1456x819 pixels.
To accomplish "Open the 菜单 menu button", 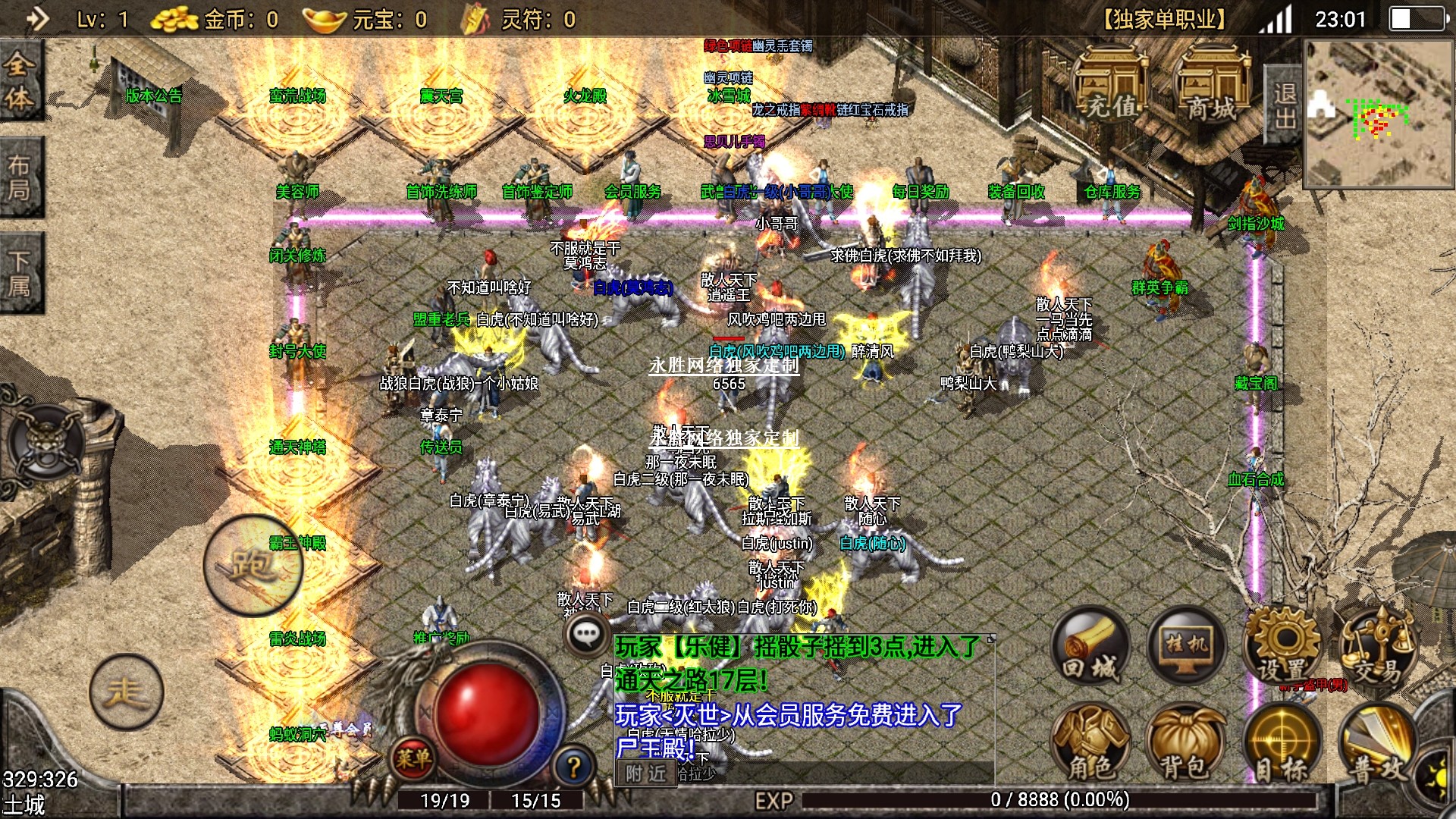I will (x=413, y=757).
